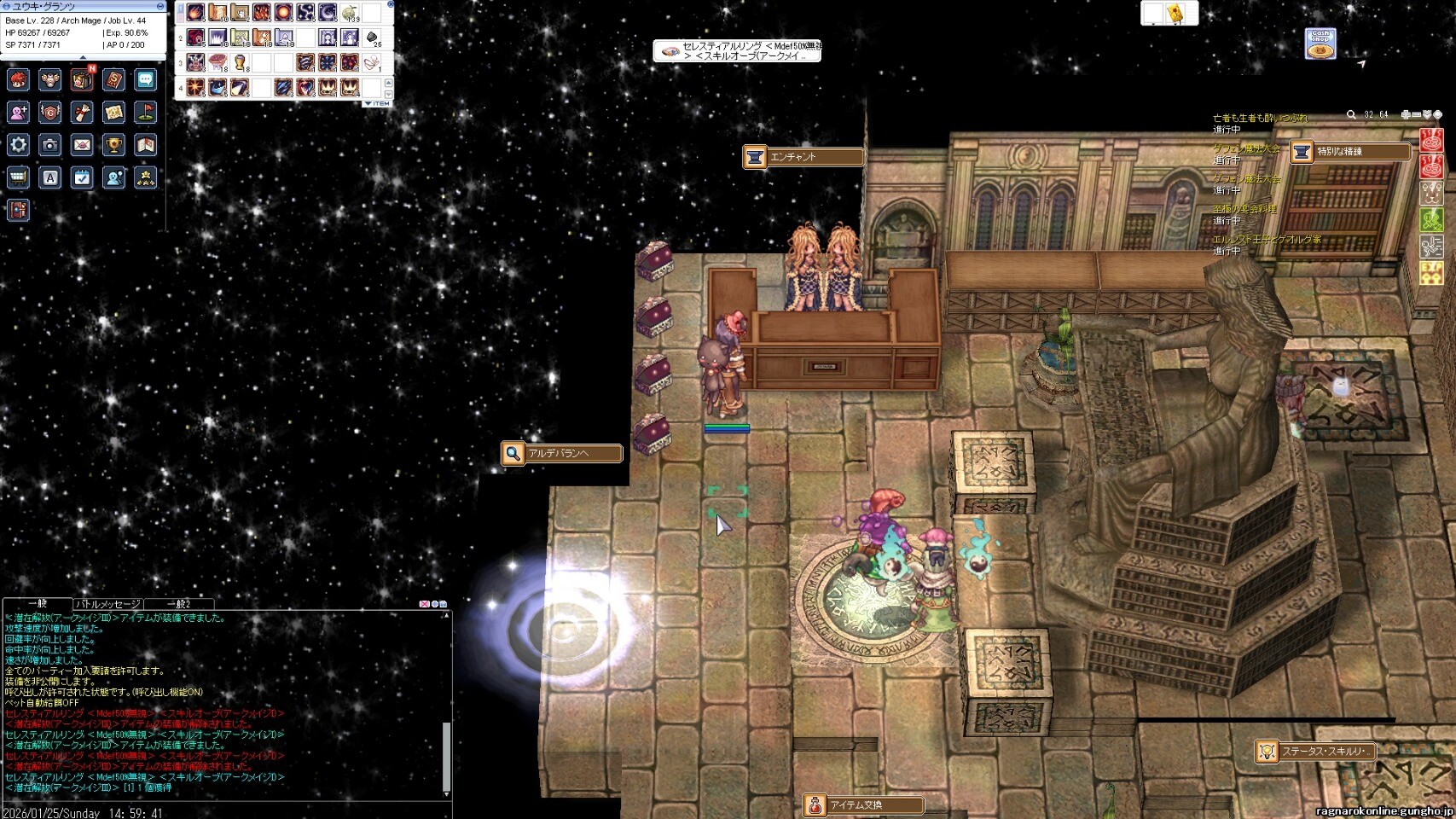Viewport: 1456px width, 819px height.
Task: Close the skill hotbar window
Action: pos(391,4)
